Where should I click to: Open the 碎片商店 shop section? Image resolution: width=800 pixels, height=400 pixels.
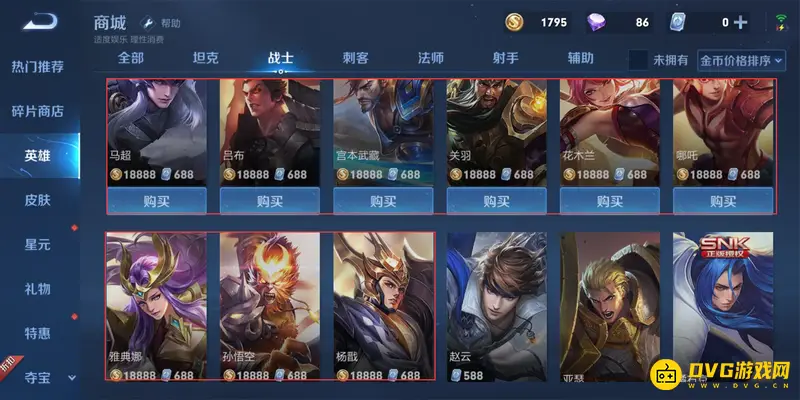[x=38, y=111]
